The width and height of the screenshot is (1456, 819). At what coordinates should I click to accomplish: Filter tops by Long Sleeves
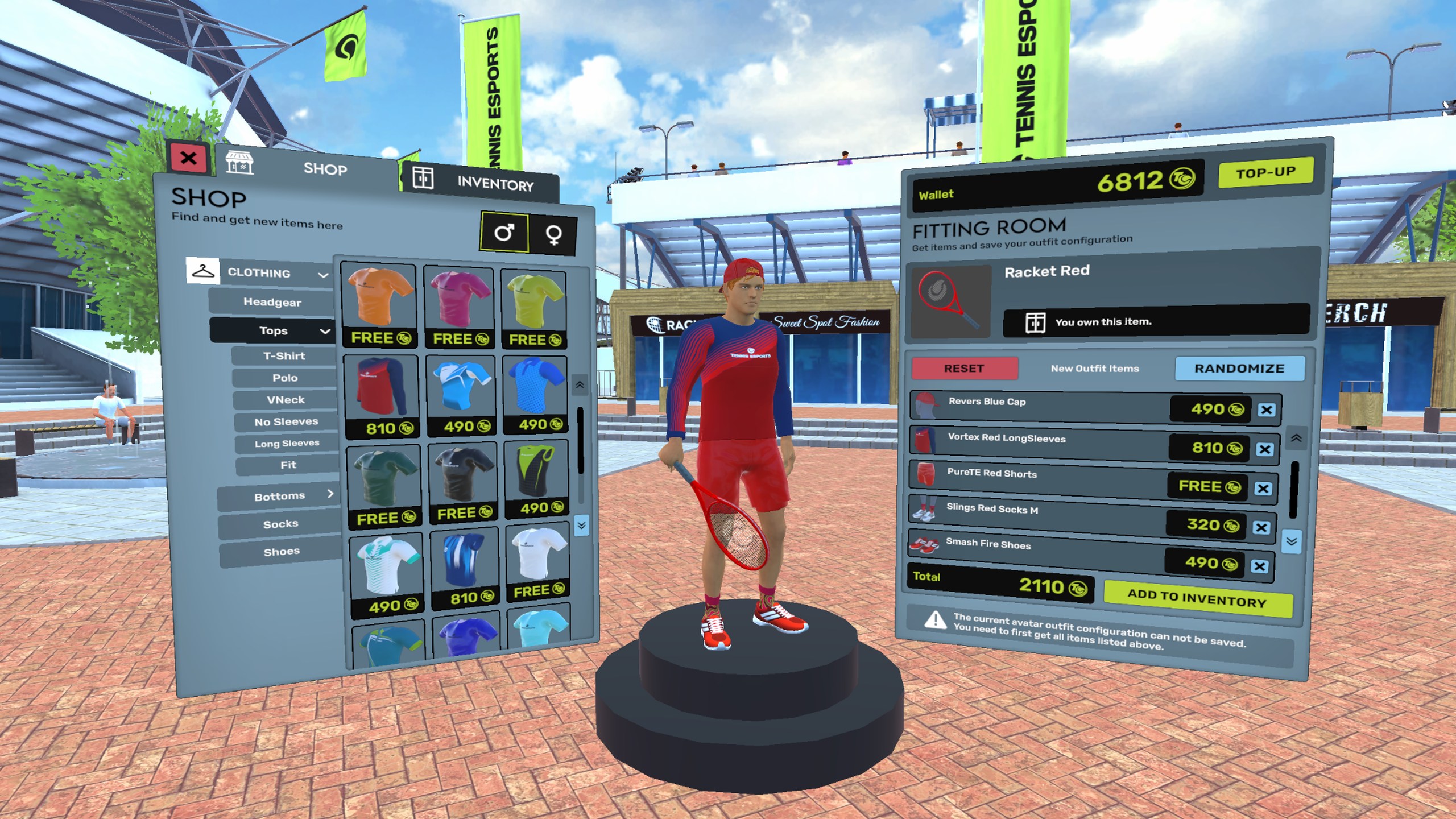287,444
